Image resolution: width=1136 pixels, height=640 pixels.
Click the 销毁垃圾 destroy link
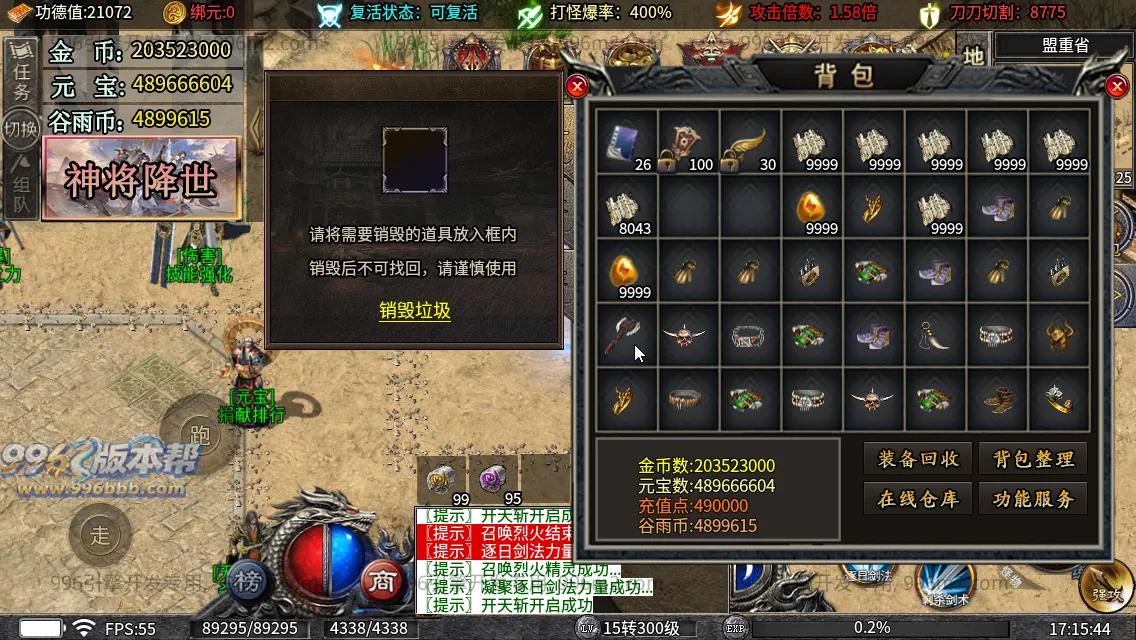tap(415, 311)
